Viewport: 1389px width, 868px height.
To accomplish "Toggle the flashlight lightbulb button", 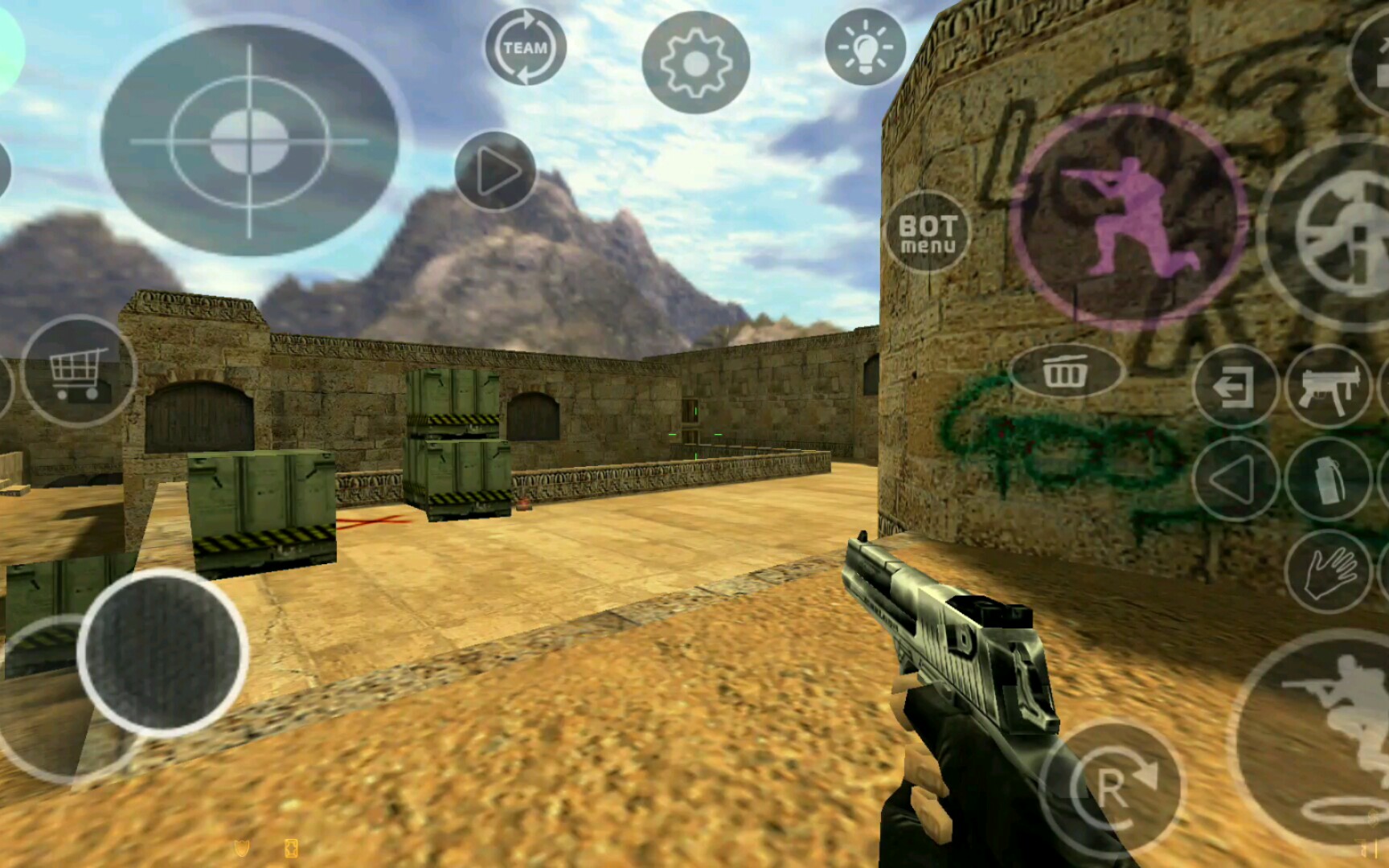I will 865,47.
